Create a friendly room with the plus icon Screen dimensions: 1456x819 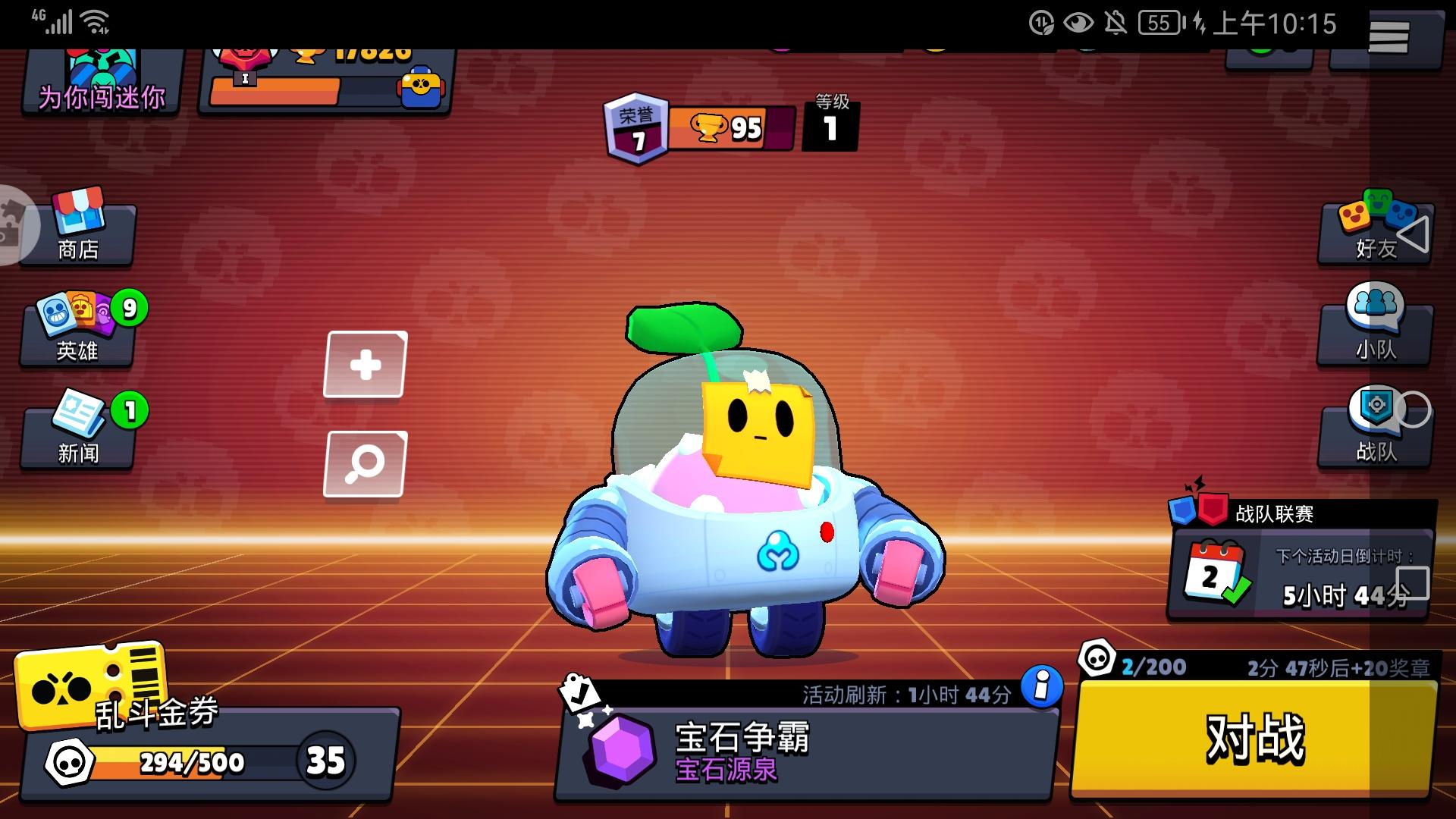click(x=365, y=362)
